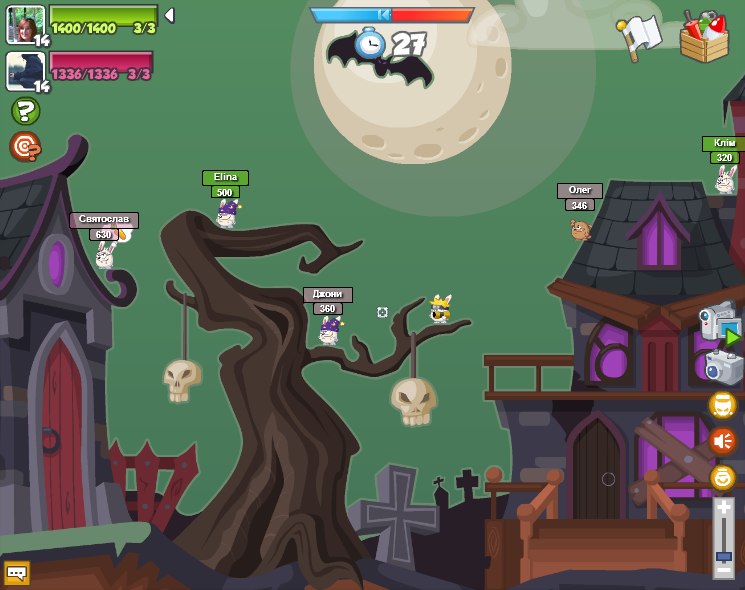Select the red-haired player avatar

point(25,24)
